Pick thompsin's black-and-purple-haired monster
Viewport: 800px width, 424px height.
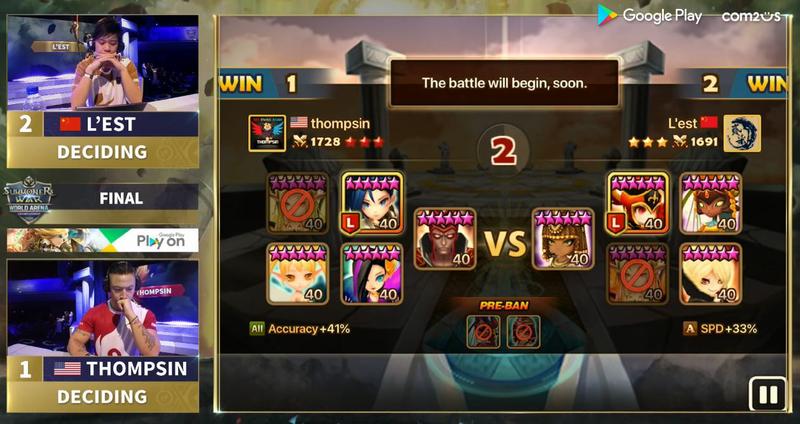372,273
